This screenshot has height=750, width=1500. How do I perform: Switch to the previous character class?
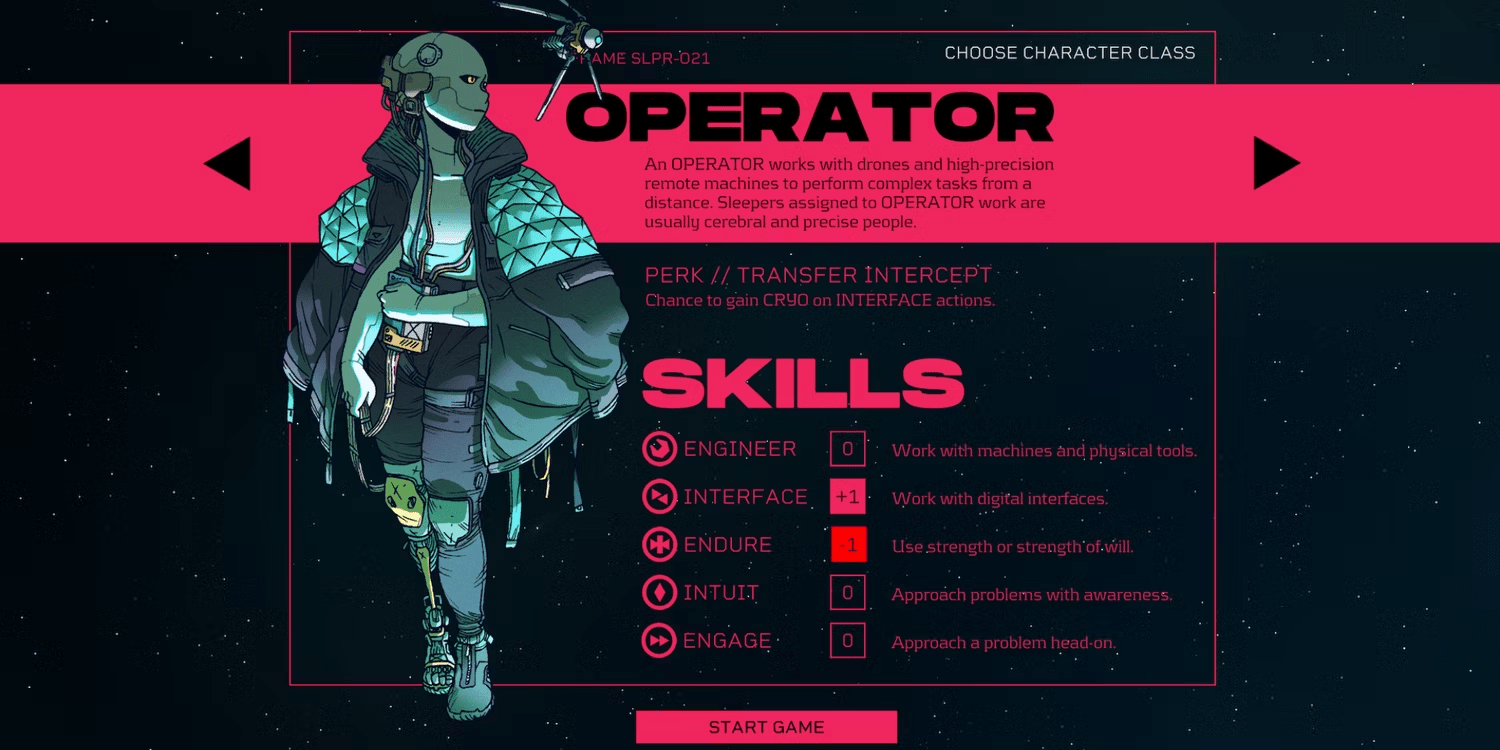(229, 164)
